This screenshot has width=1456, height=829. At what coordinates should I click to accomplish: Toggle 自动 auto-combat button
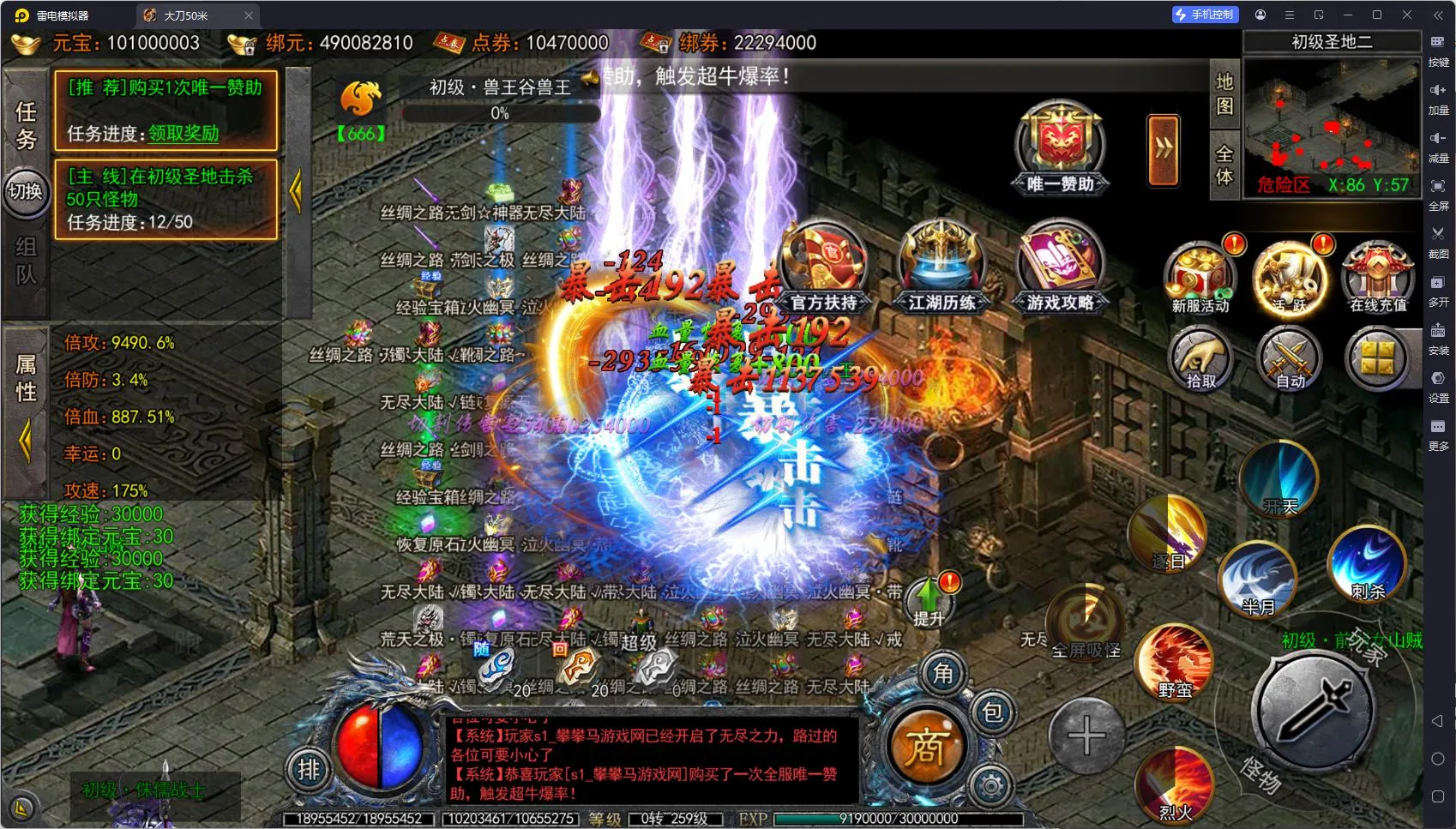tap(1290, 360)
